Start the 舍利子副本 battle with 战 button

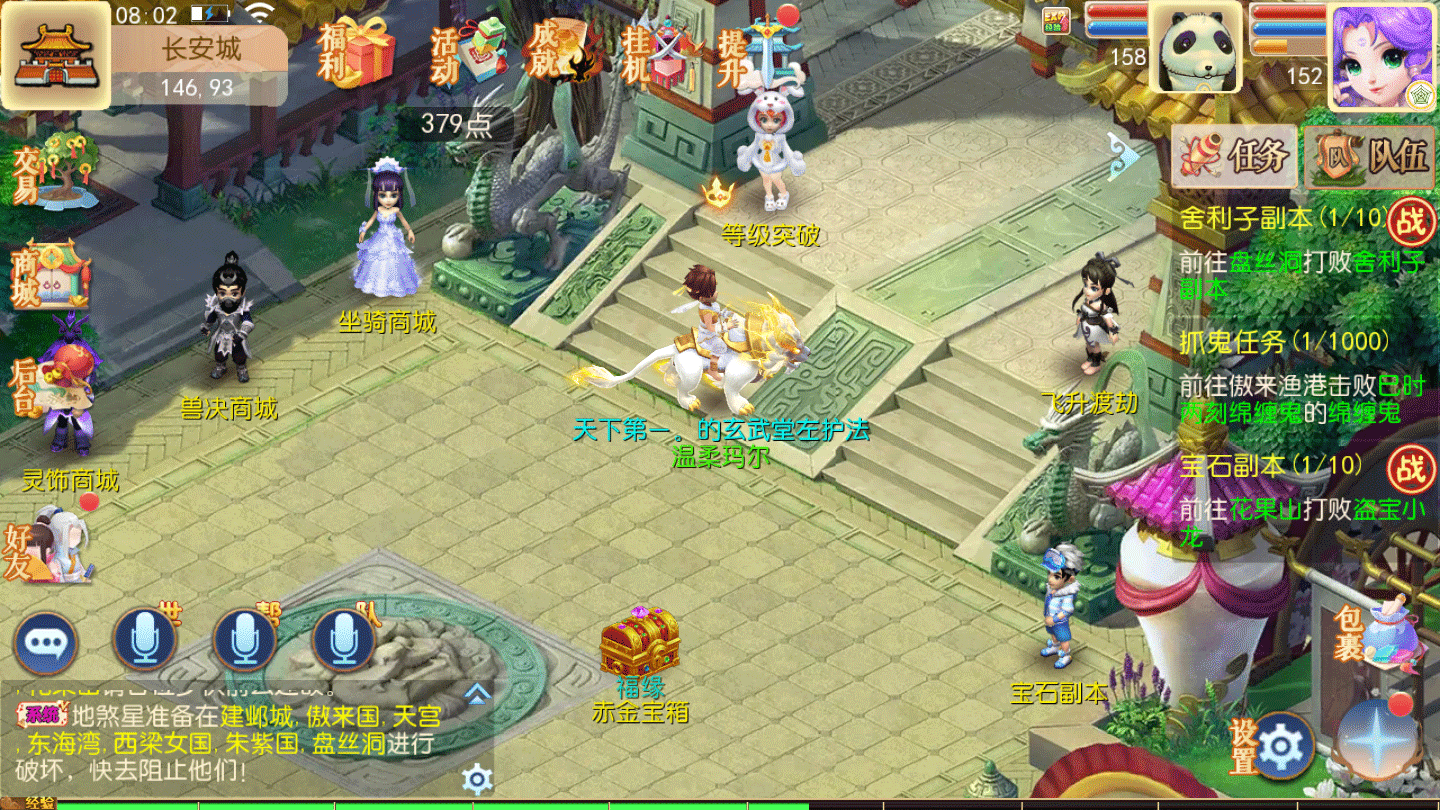coord(1410,220)
